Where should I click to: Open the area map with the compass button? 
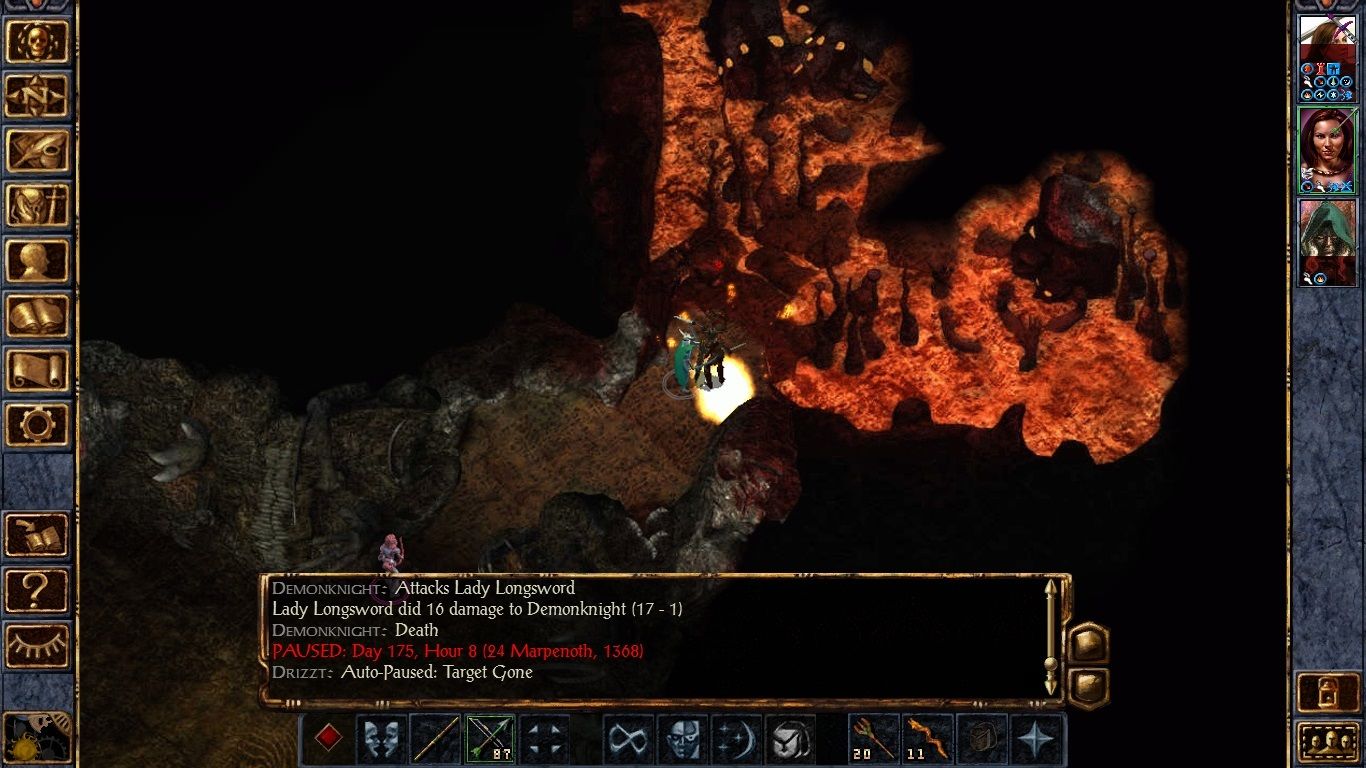coord(37,96)
